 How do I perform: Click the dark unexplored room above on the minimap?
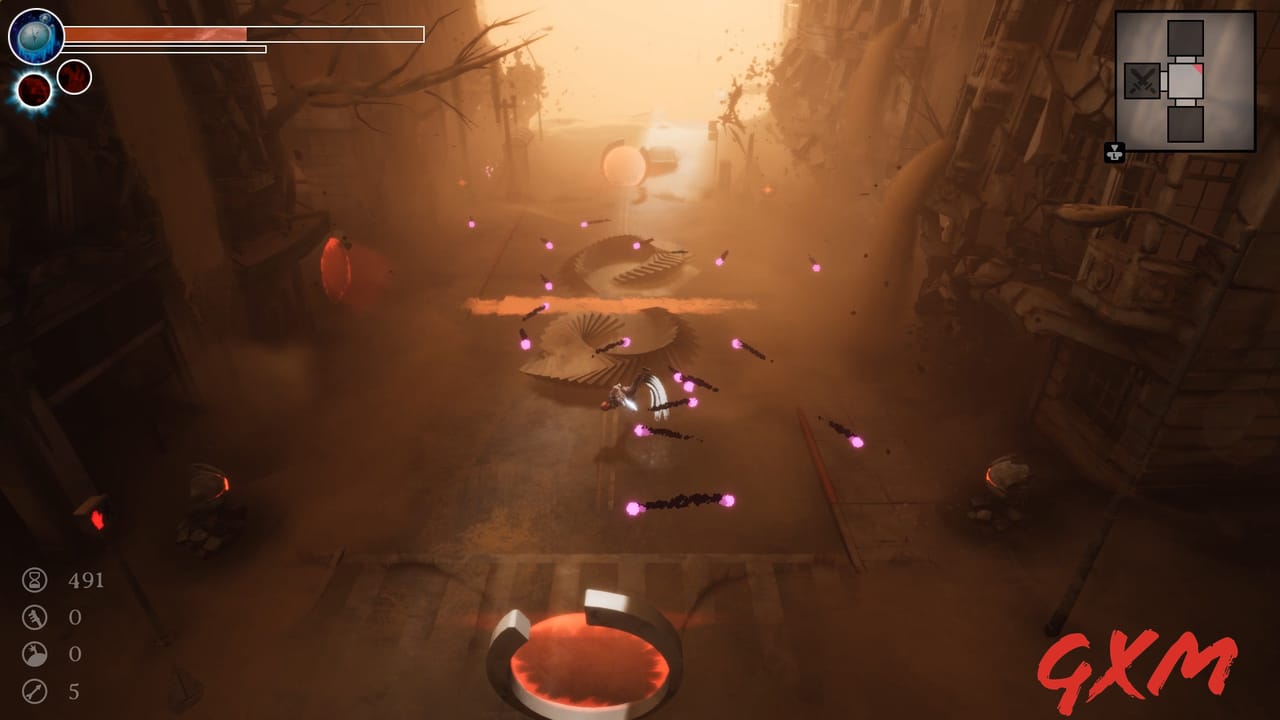pyautogui.click(x=1185, y=38)
